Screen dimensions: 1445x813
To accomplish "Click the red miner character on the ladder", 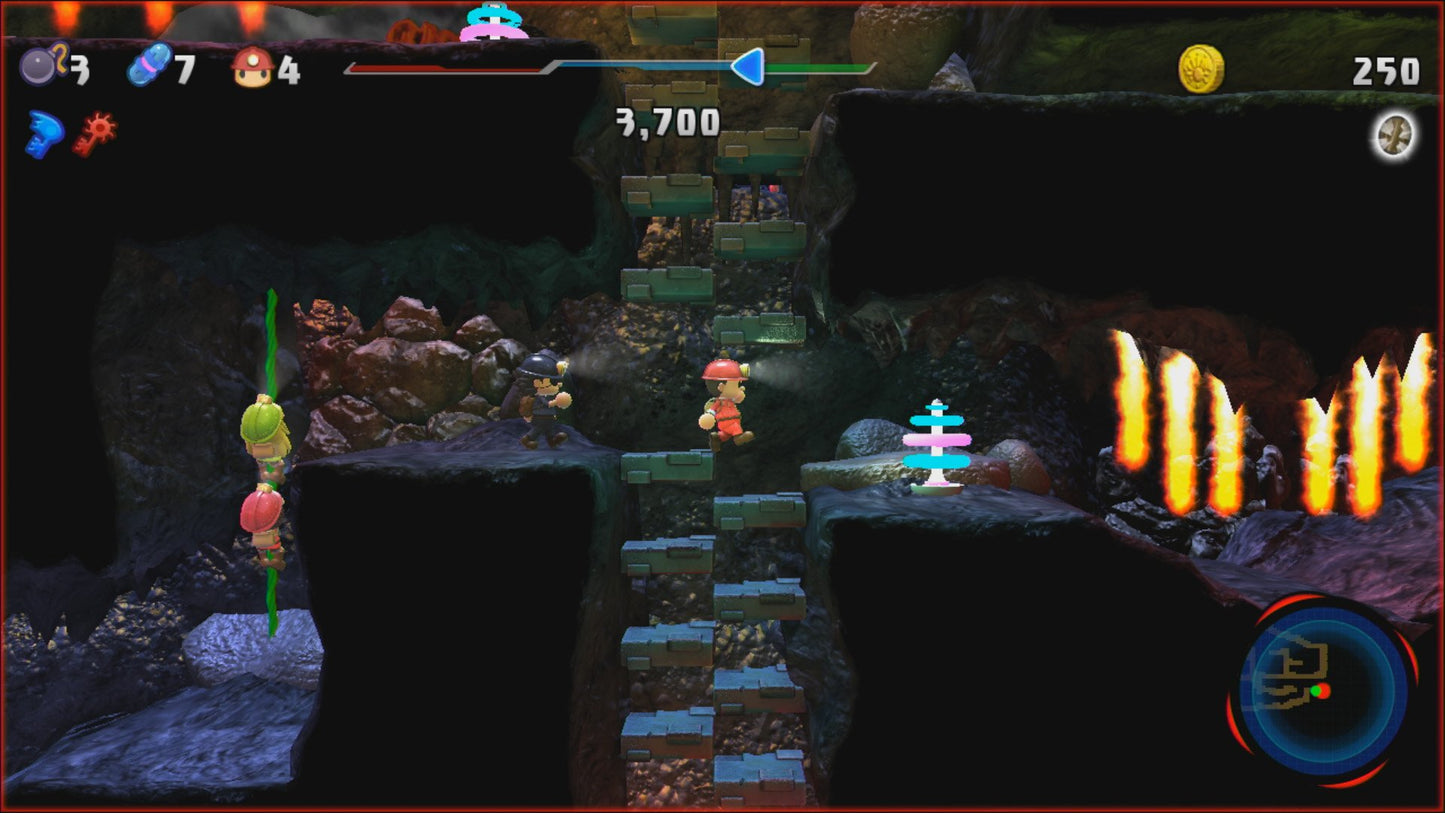I will coord(724,405).
